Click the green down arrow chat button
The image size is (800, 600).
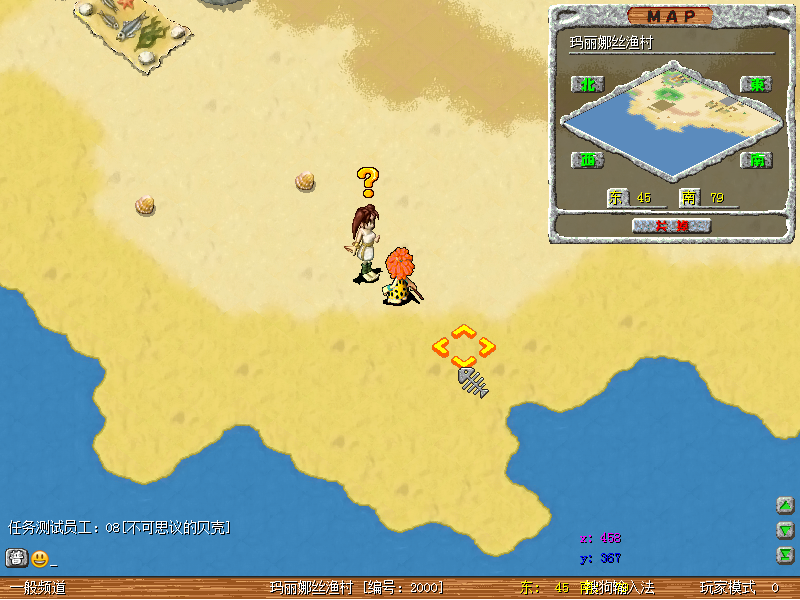(786, 530)
